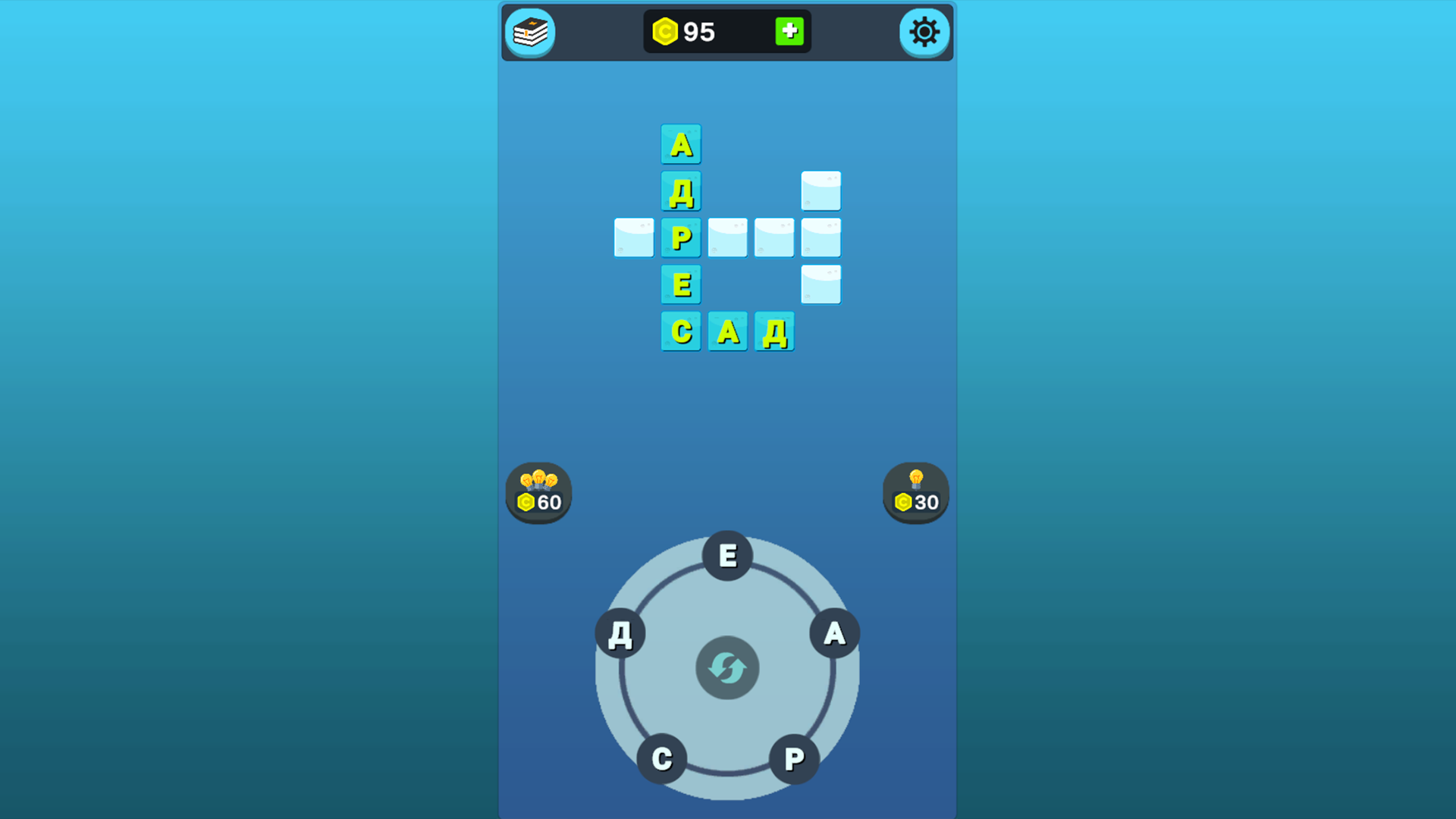This screenshot has height=819, width=1456.
Task: Use the 30-coin single hint lightbulb
Action: (915, 493)
